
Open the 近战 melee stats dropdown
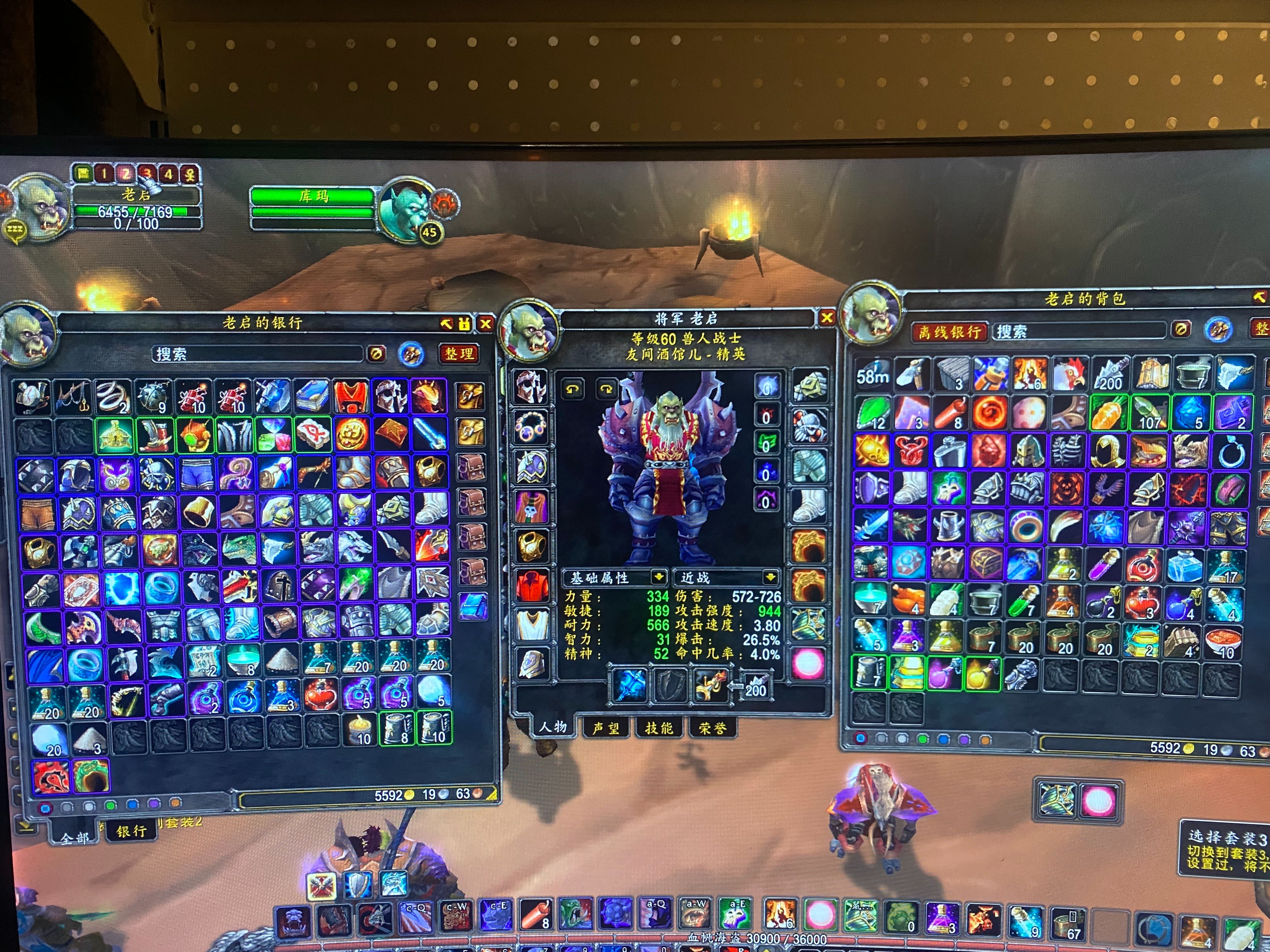tap(770, 576)
